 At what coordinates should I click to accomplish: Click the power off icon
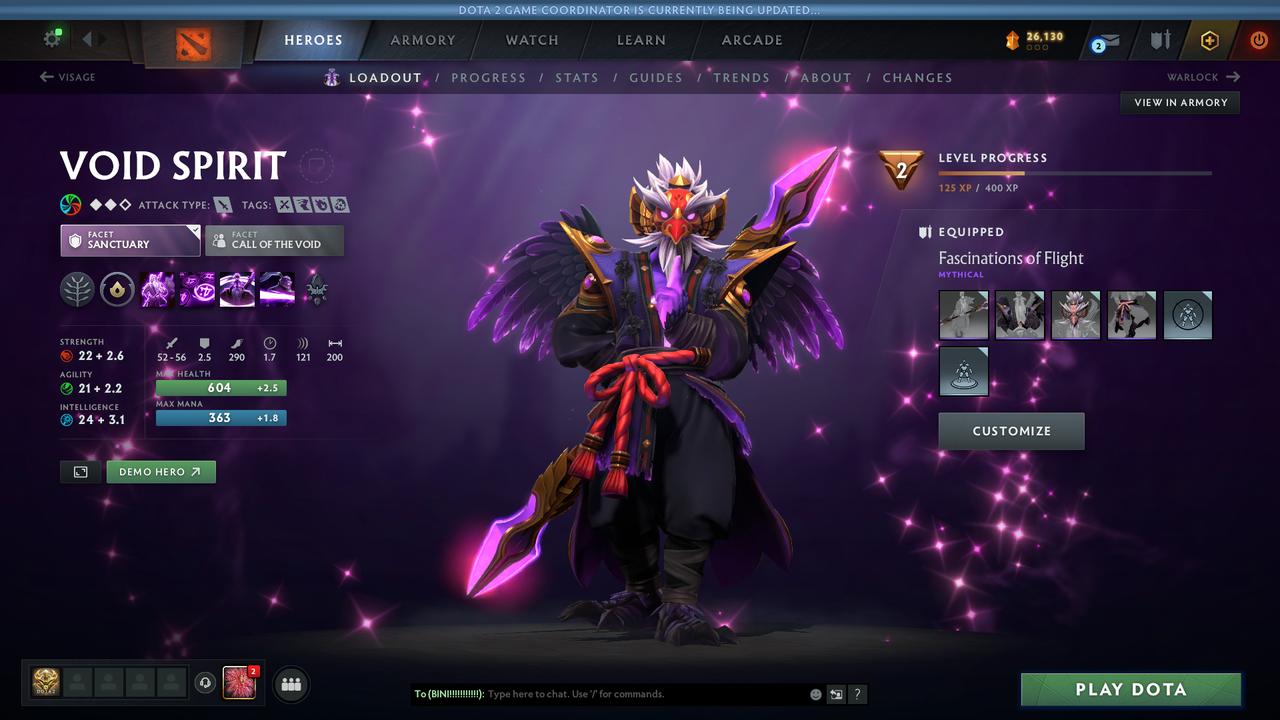1258,40
